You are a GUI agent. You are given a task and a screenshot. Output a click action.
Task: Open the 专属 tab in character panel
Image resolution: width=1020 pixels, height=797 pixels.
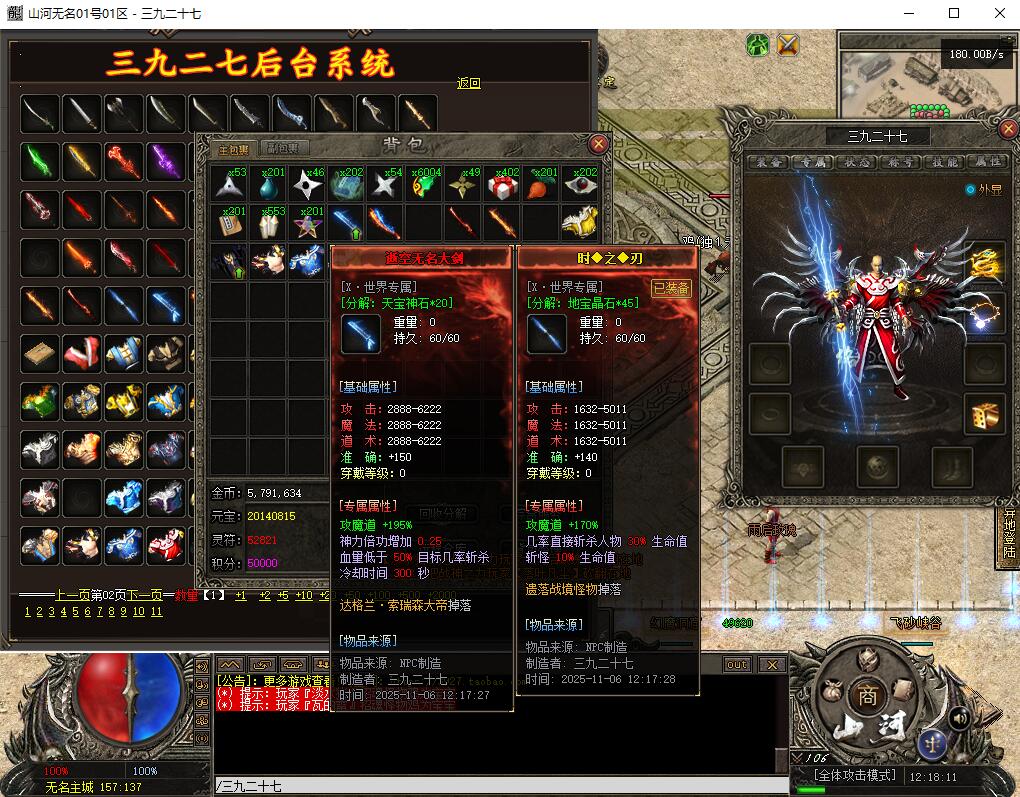(811, 161)
